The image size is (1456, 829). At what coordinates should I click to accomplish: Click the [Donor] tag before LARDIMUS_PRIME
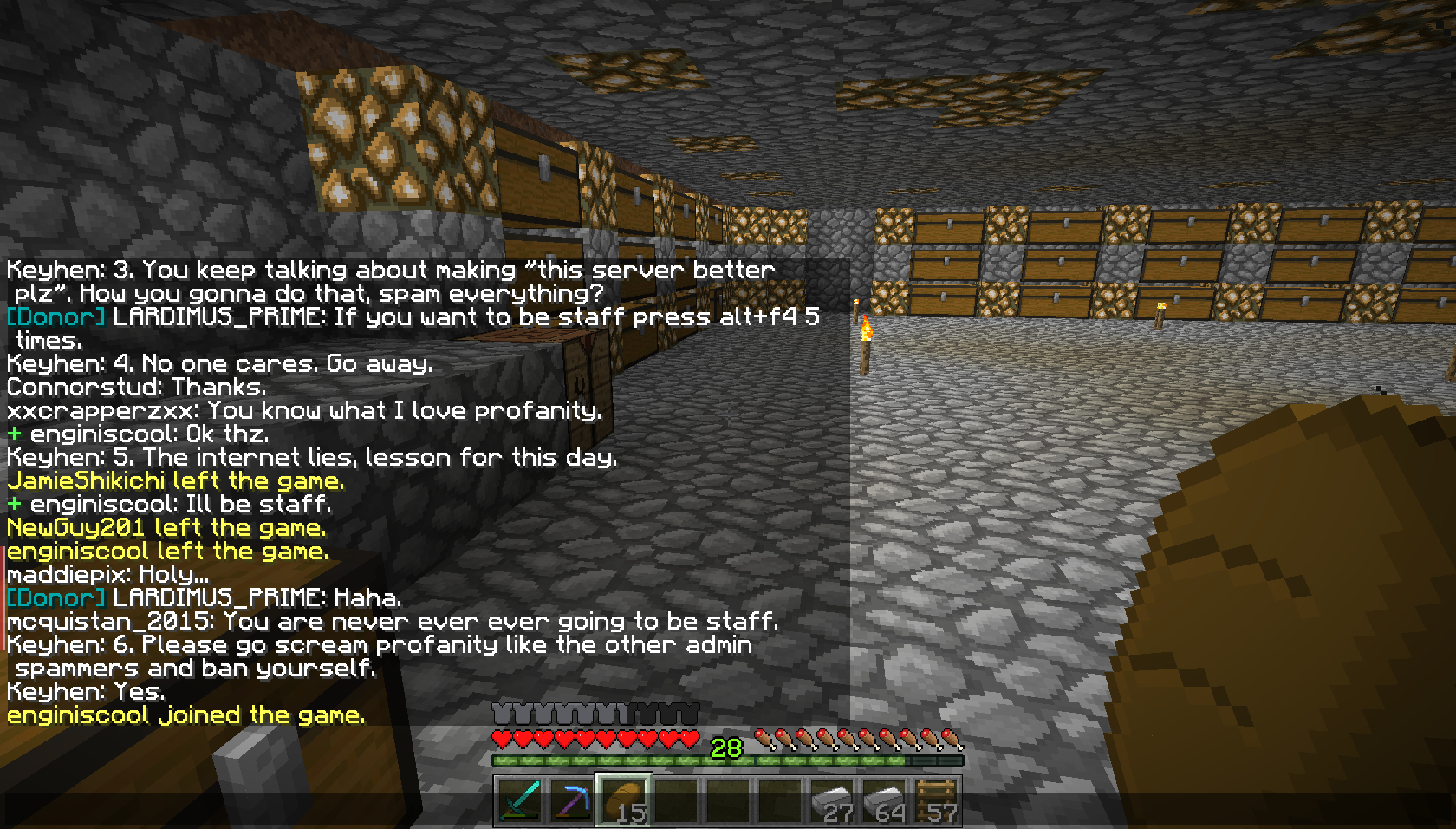click(54, 317)
